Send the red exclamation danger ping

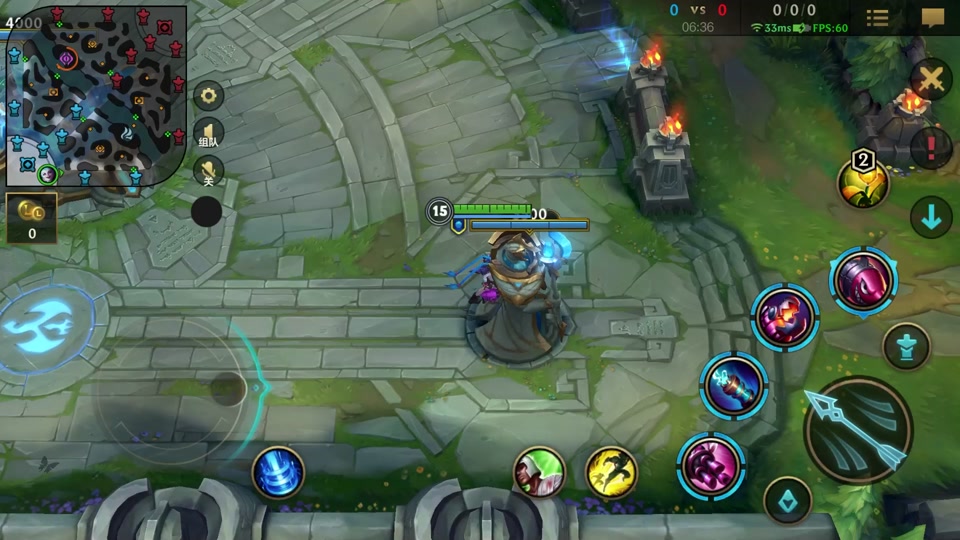pyautogui.click(x=931, y=147)
